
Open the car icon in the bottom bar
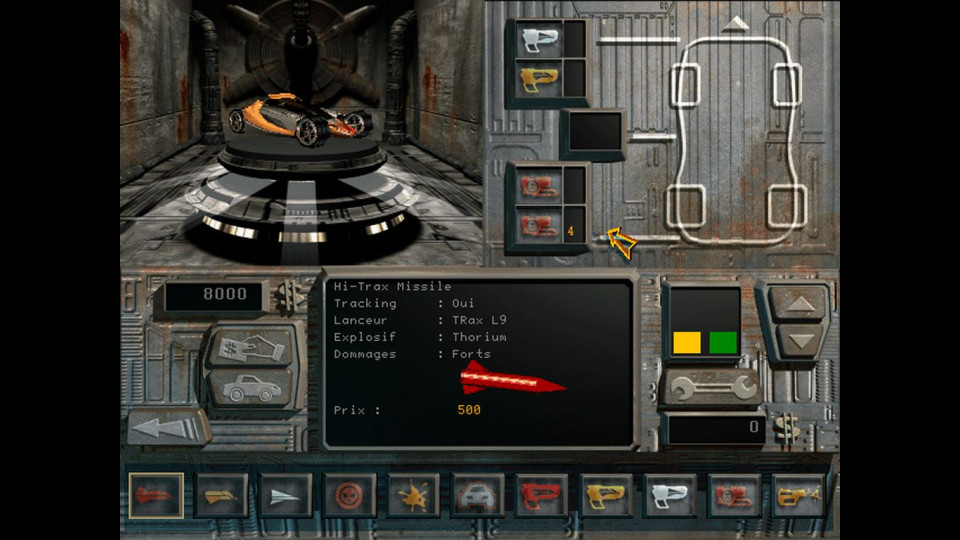[478, 495]
